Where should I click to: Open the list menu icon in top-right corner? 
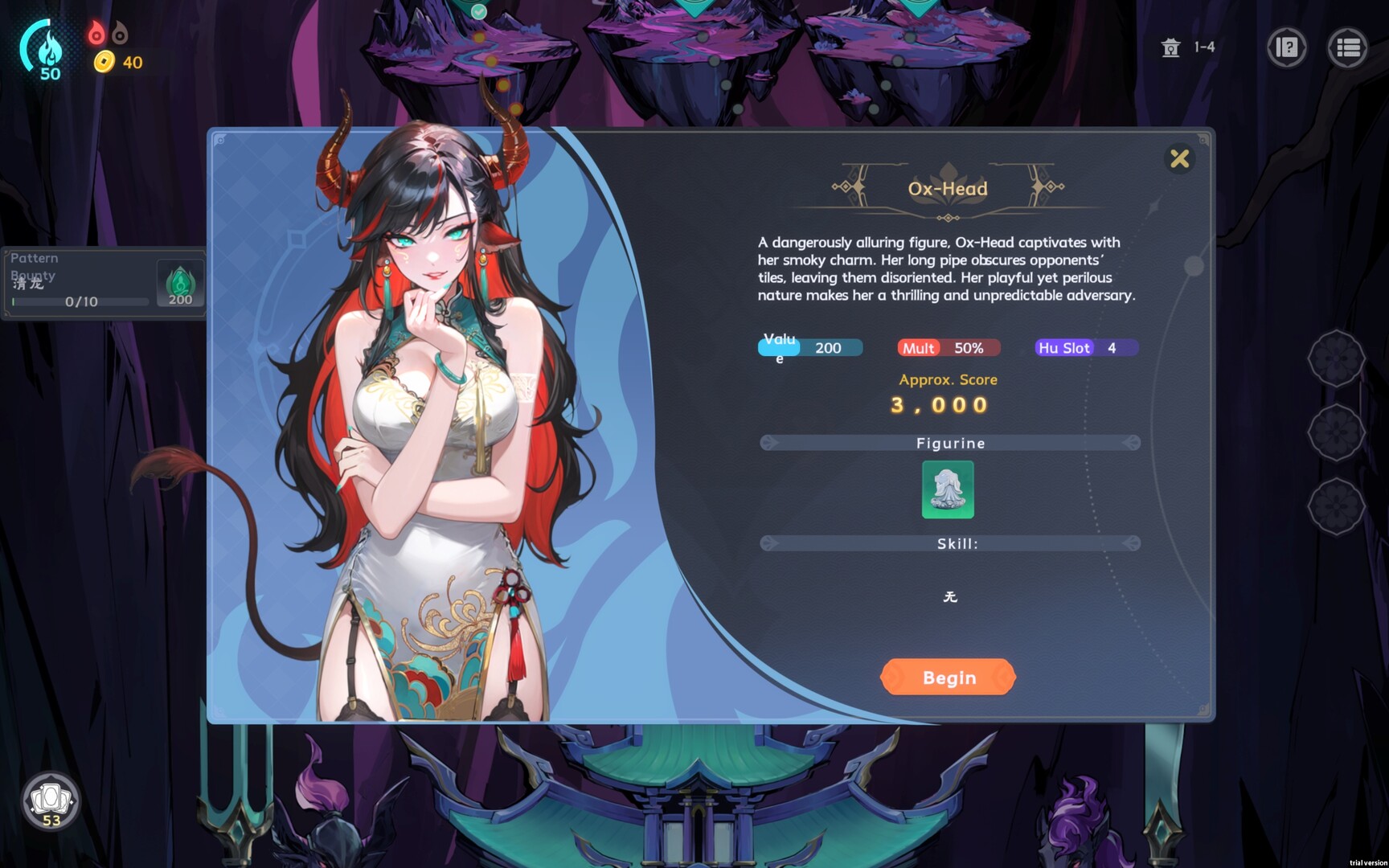1349,48
